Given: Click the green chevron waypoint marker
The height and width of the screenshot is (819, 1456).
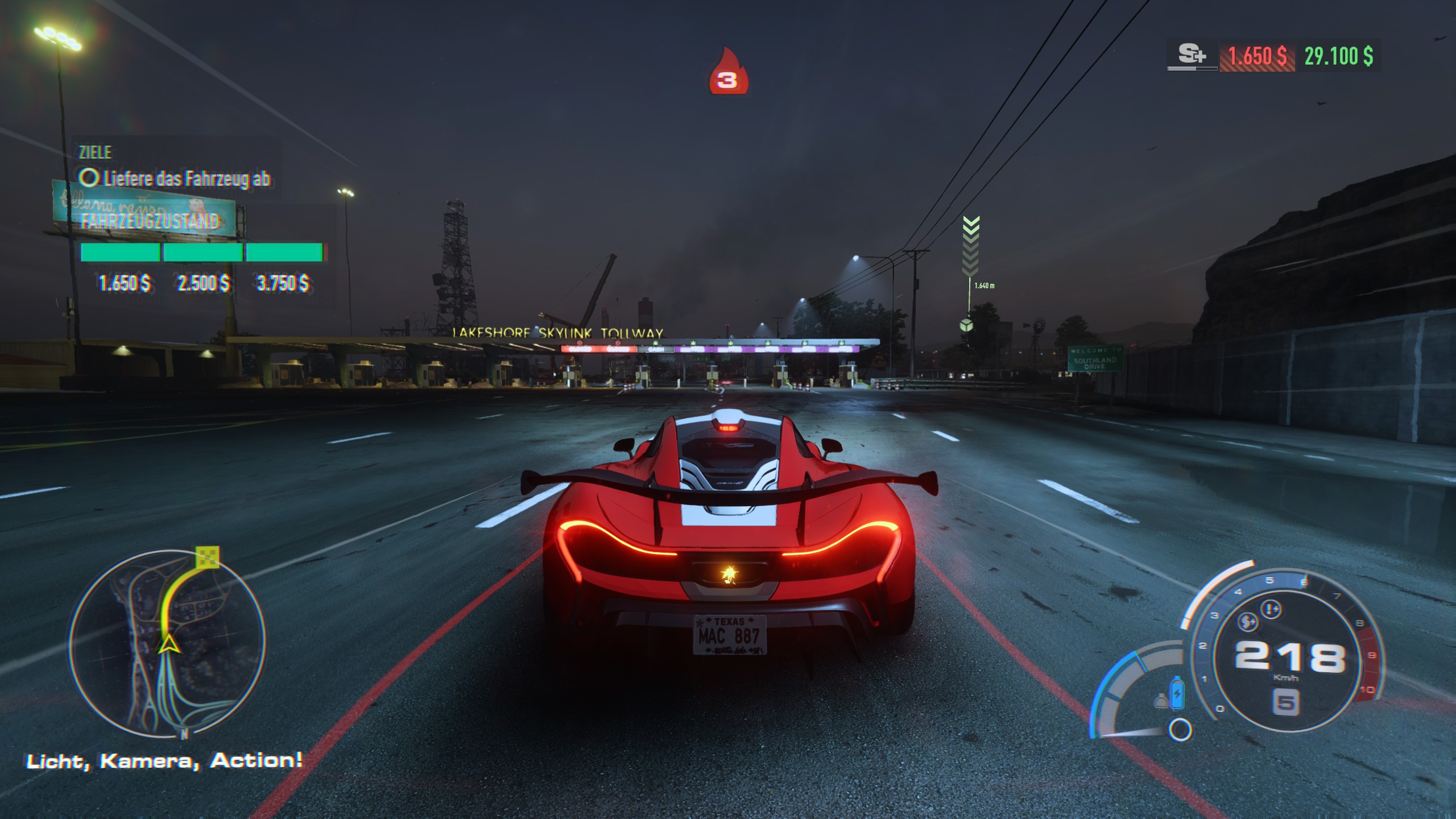Looking at the screenshot, I should pos(970,246).
